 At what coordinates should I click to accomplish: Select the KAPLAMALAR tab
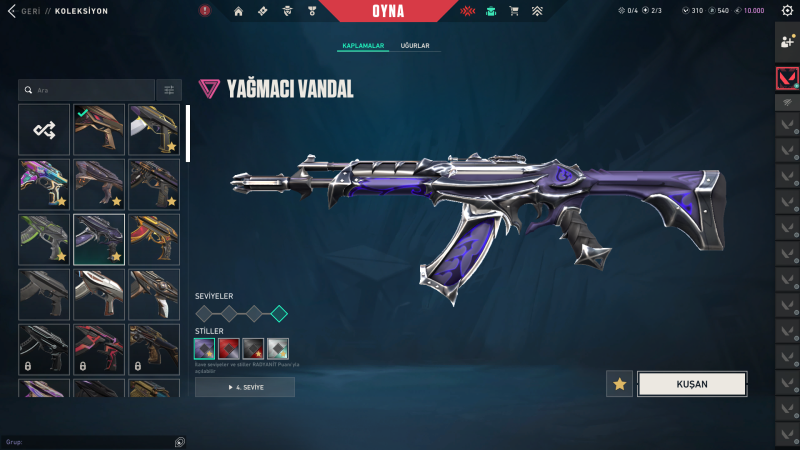coord(363,46)
